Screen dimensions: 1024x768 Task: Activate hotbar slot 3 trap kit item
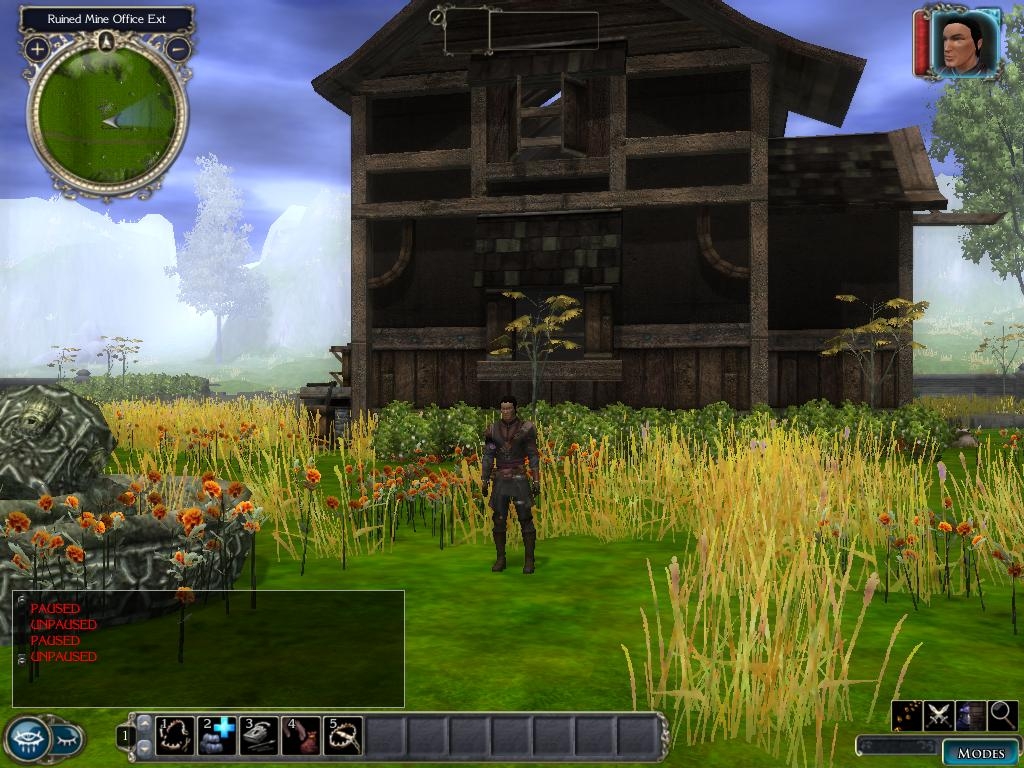click(259, 736)
